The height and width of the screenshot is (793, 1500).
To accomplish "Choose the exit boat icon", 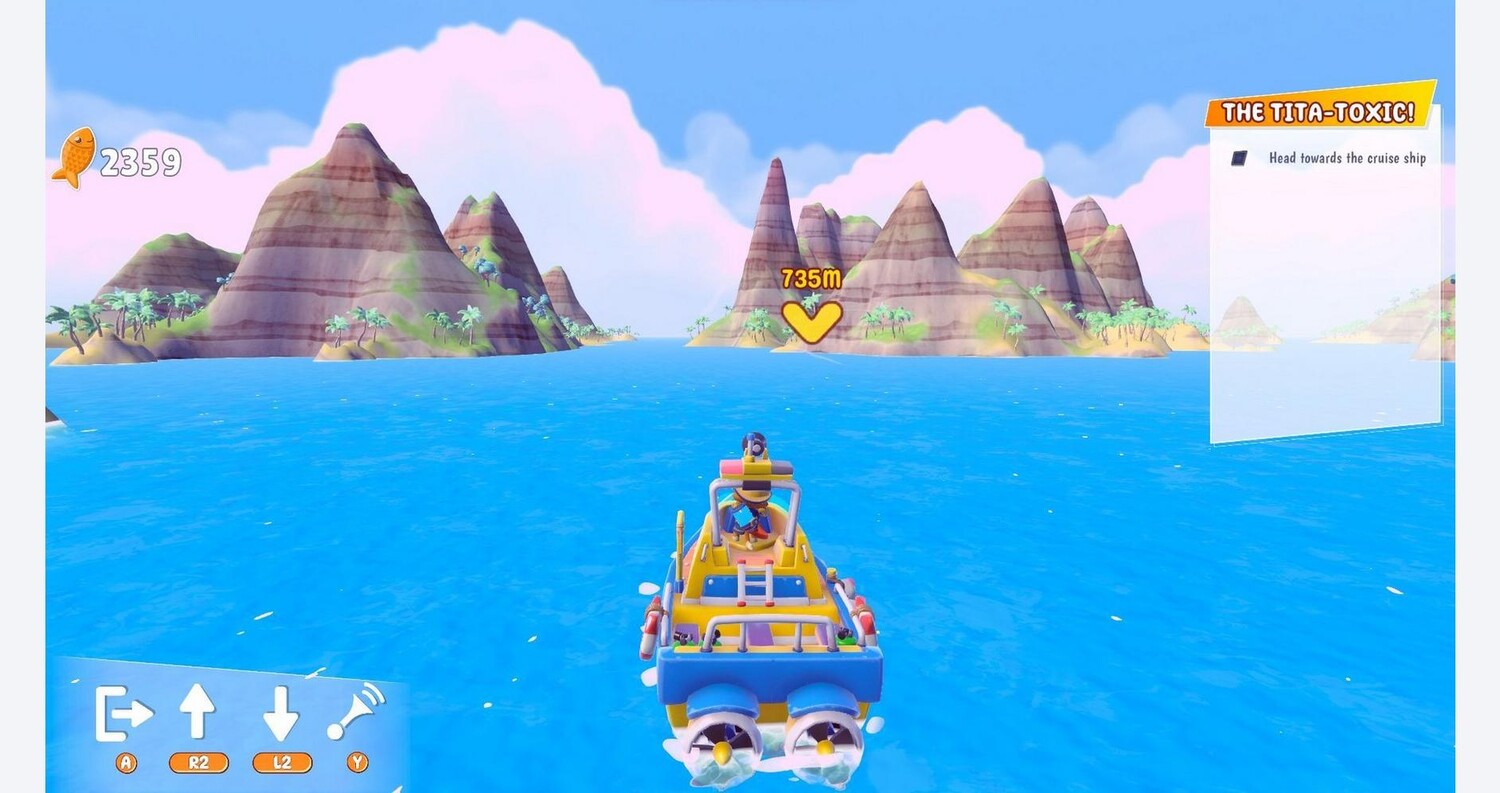I will [x=124, y=713].
